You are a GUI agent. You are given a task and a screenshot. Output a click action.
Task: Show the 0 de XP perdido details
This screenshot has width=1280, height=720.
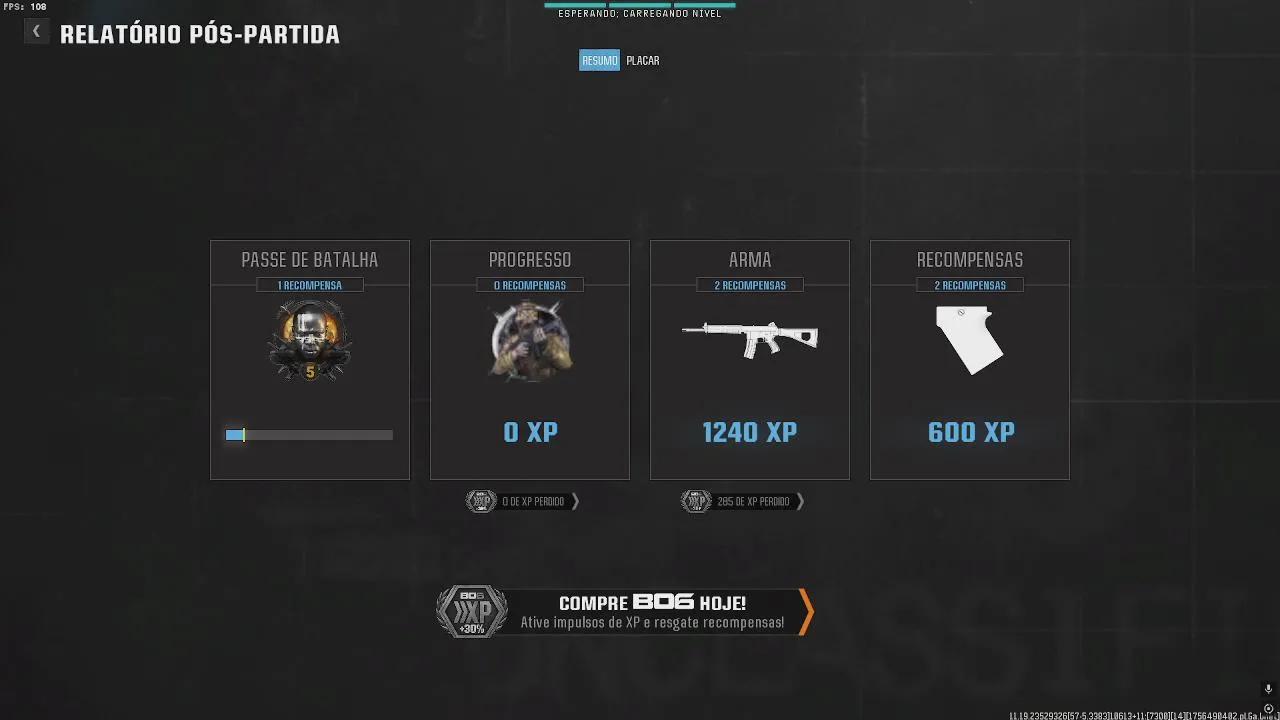523,501
